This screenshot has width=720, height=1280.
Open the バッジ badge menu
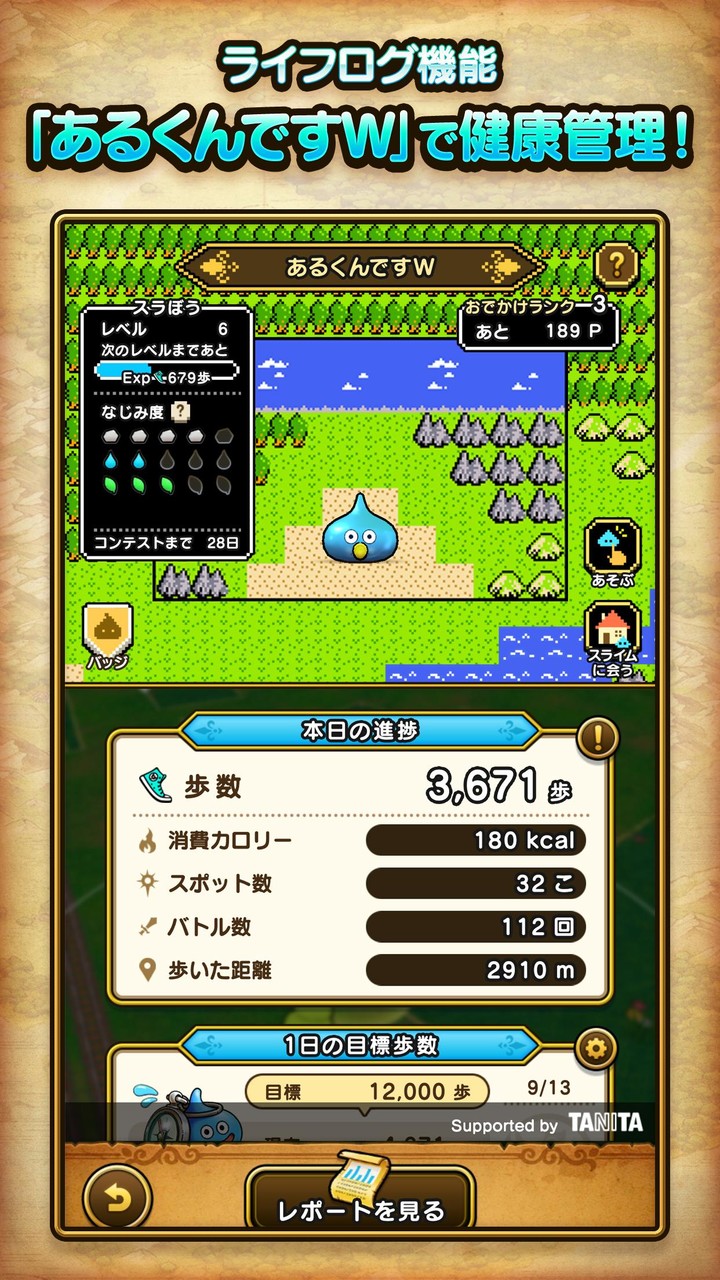[108, 636]
